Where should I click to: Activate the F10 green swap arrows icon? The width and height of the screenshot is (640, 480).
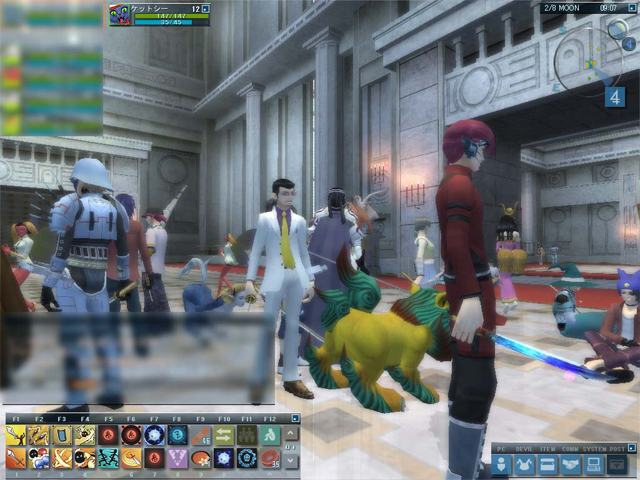[224, 435]
